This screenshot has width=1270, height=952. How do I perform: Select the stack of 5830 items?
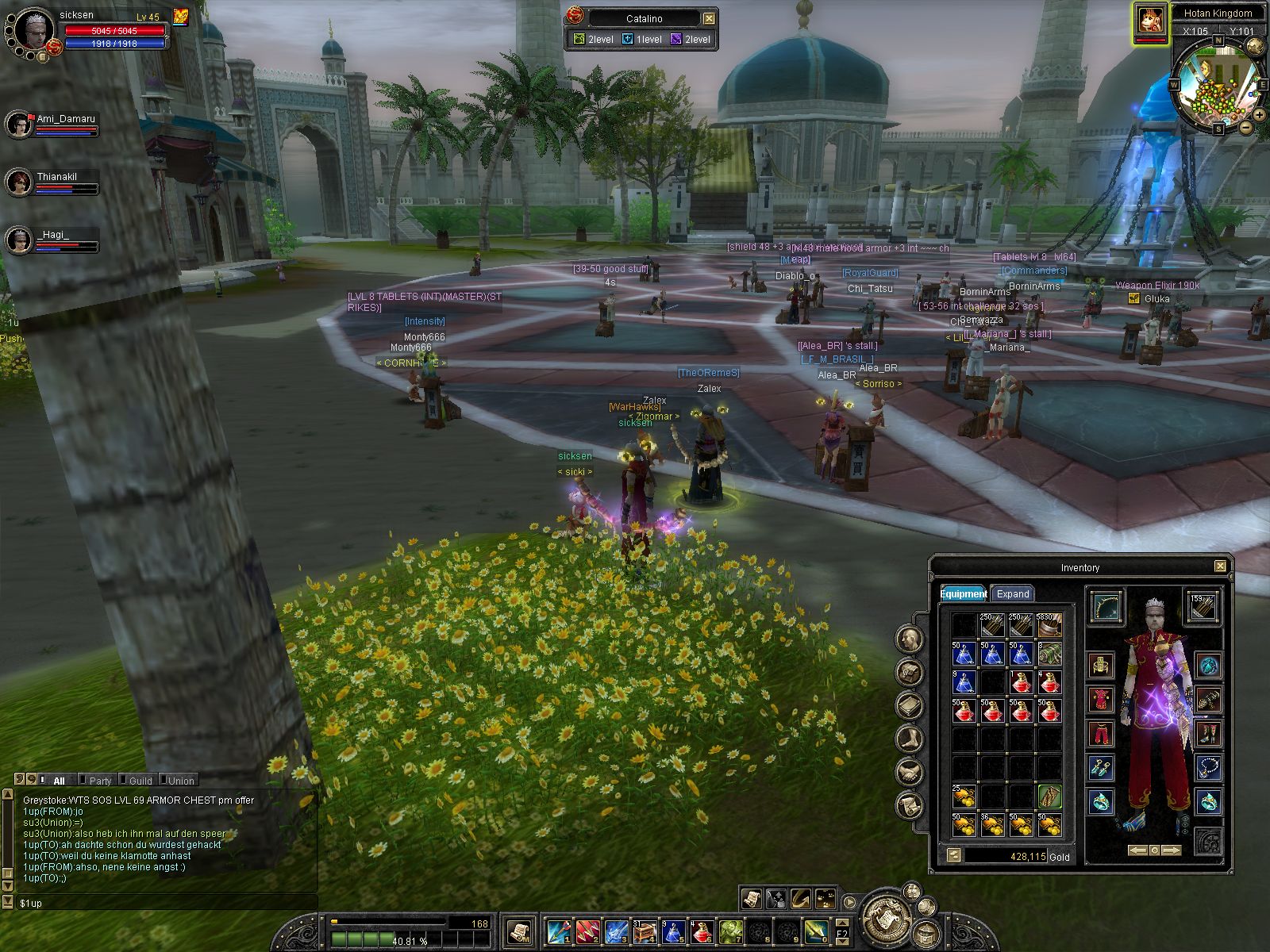coord(1049,626)
